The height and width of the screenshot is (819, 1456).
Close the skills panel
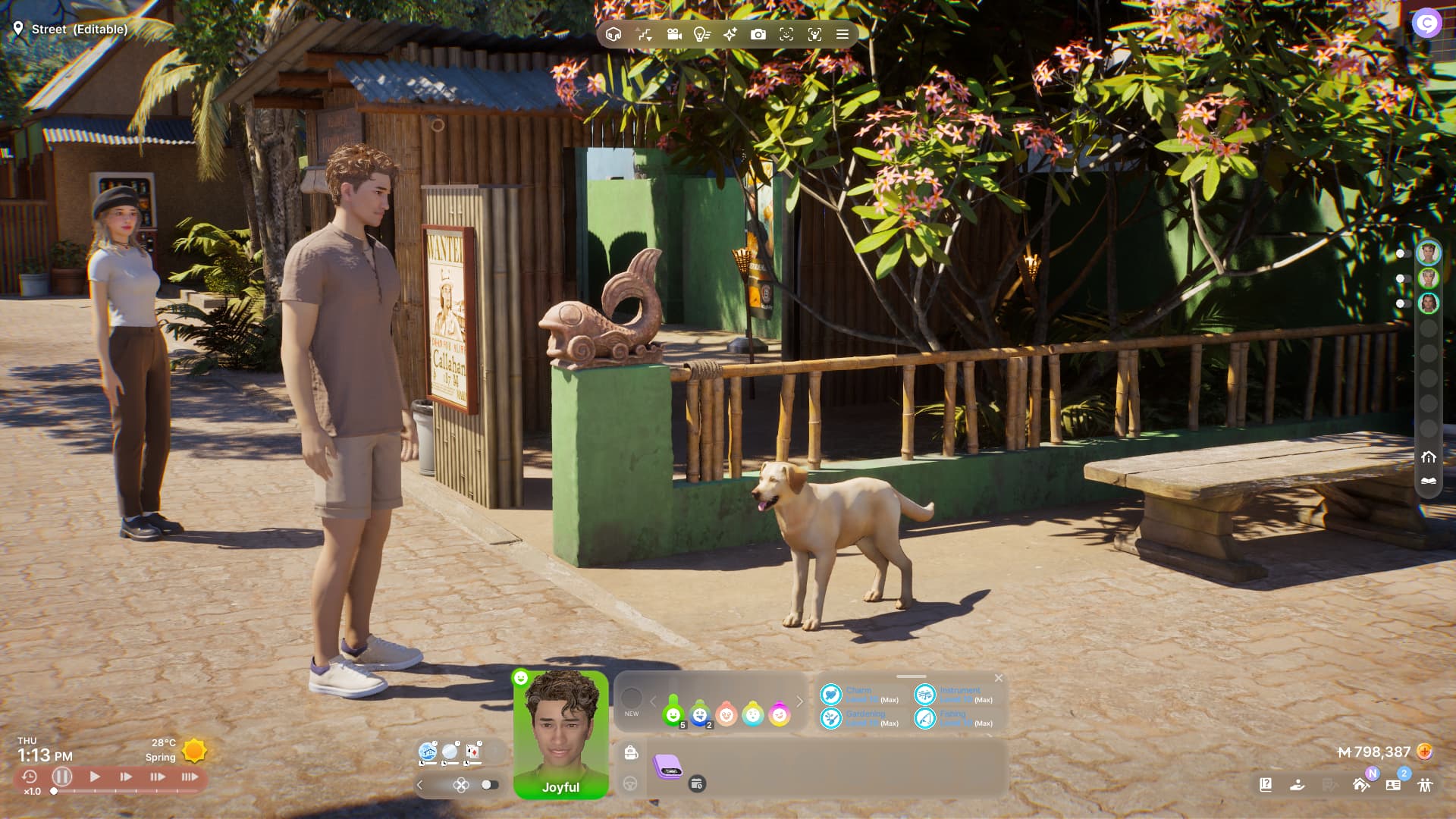[x=999, y=678]
